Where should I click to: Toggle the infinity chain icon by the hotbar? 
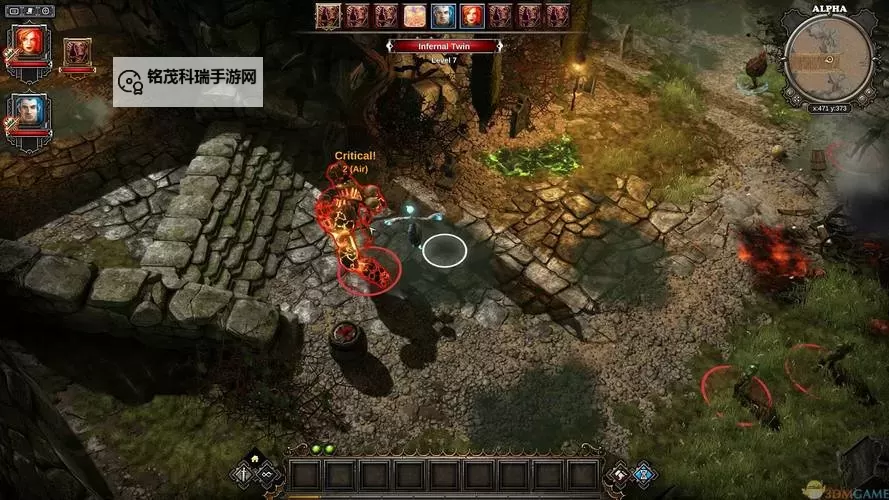[267, 471]
